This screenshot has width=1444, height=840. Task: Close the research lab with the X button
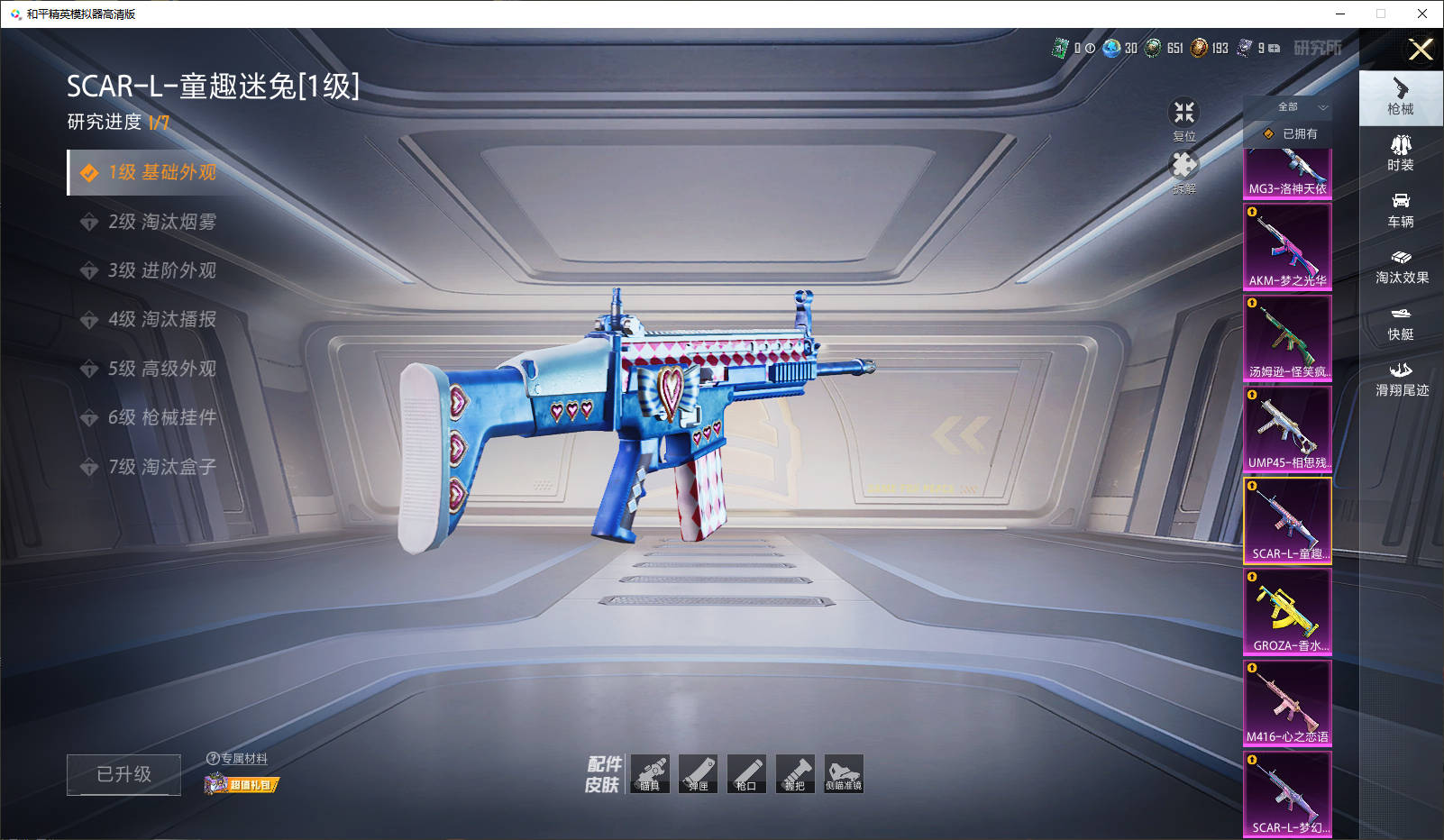[1421, 50]
